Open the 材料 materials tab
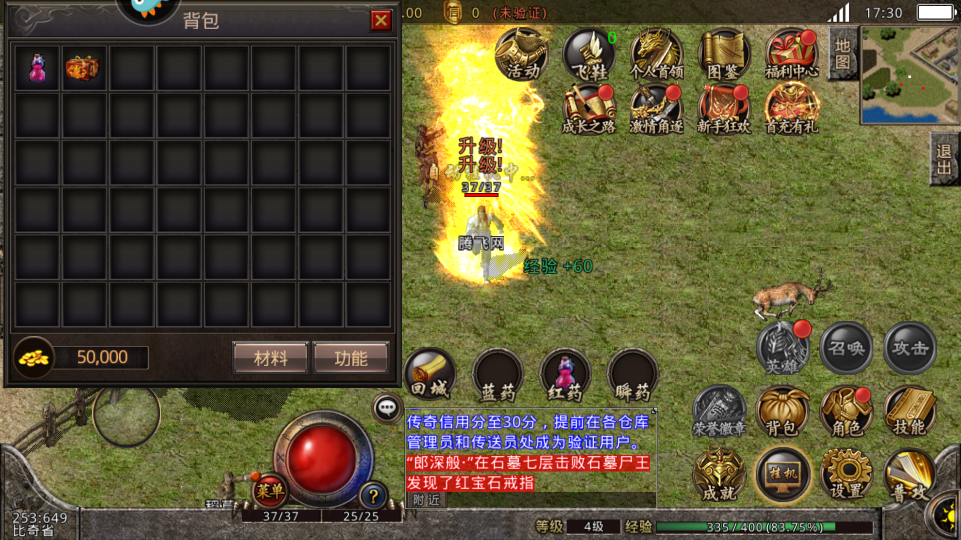Viewport: 961px width, 540px height. coord(270,358)
